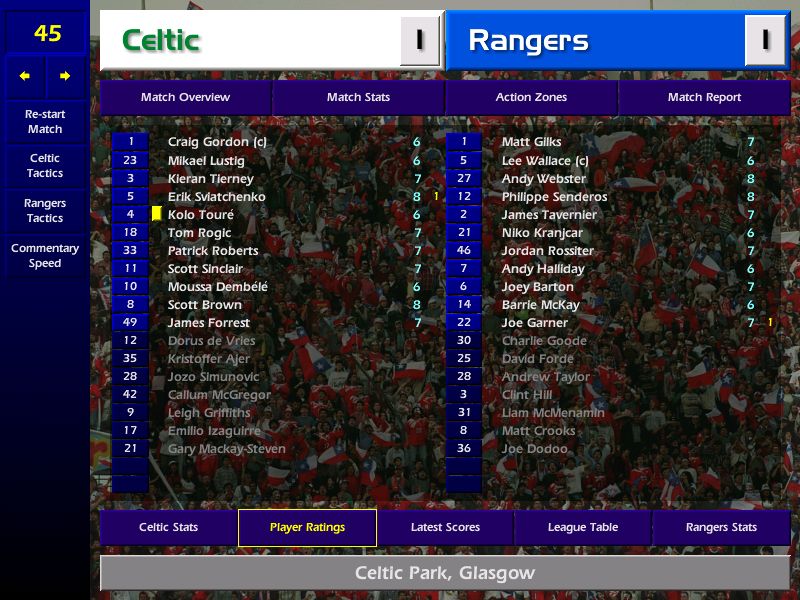
Task: Click the left yellow arrow button
Action: pos(25,76)
